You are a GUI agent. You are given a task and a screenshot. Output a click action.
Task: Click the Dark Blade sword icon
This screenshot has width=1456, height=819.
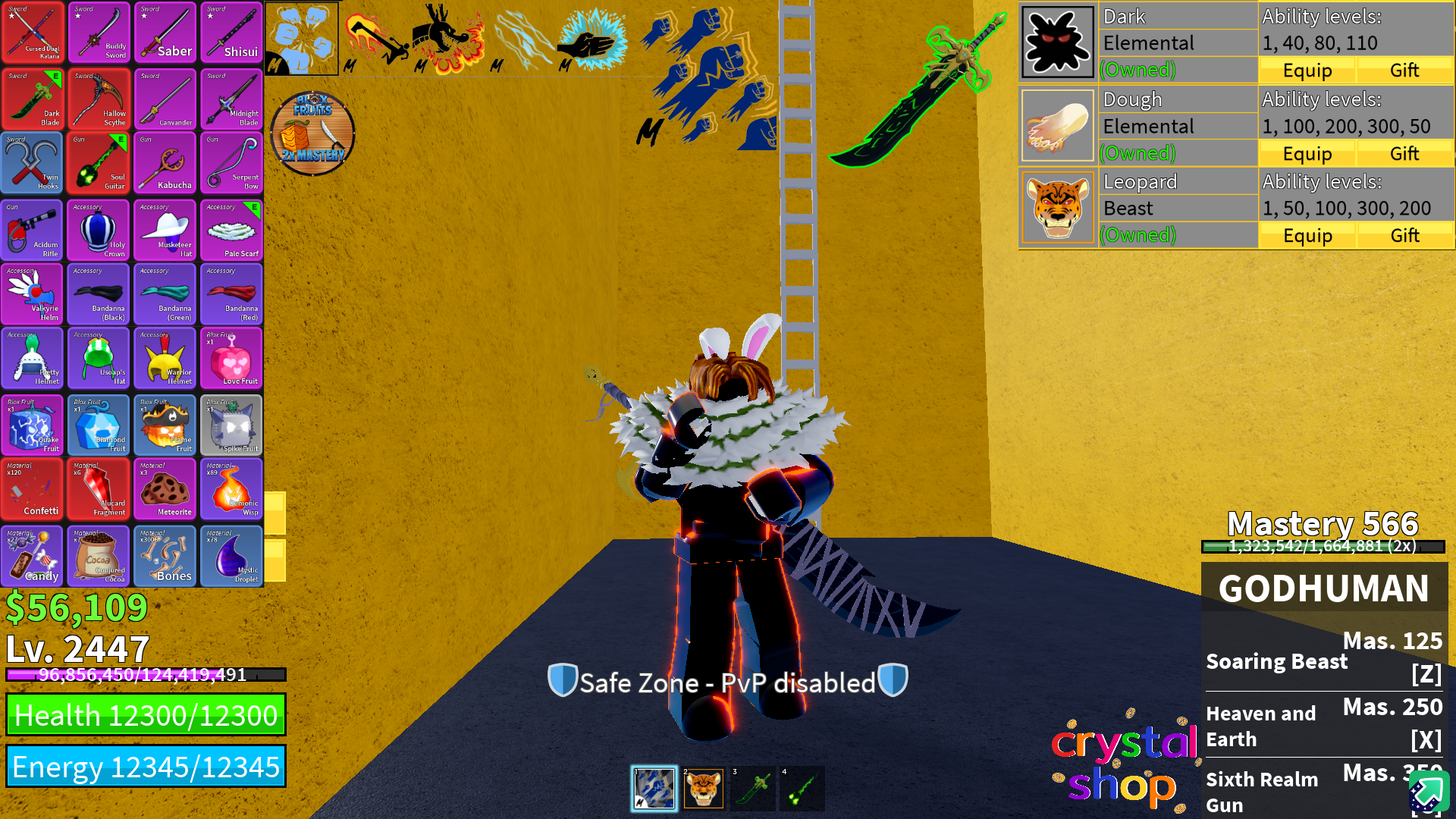[x=33, y=99]
